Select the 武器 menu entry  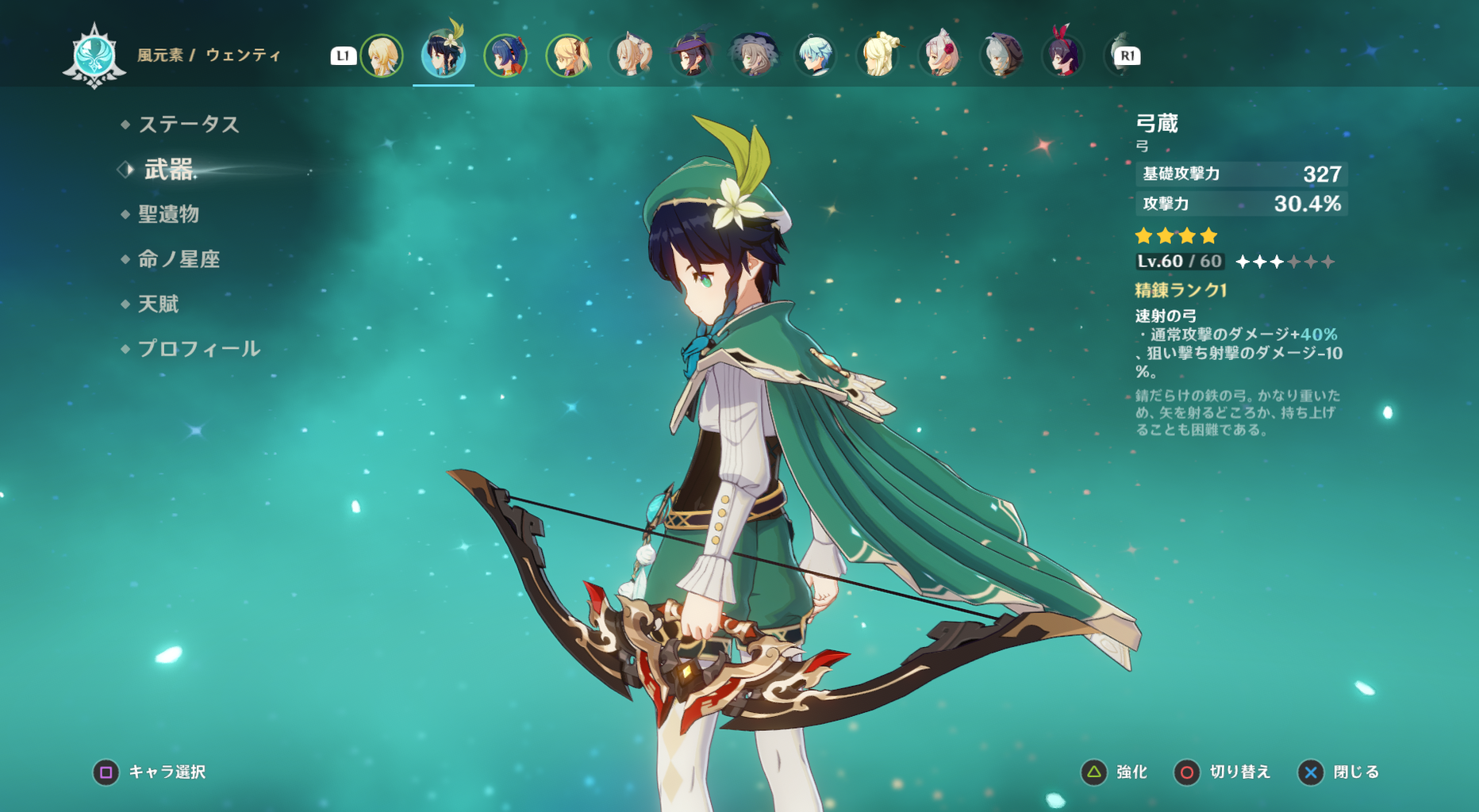[x=168, y=170]
